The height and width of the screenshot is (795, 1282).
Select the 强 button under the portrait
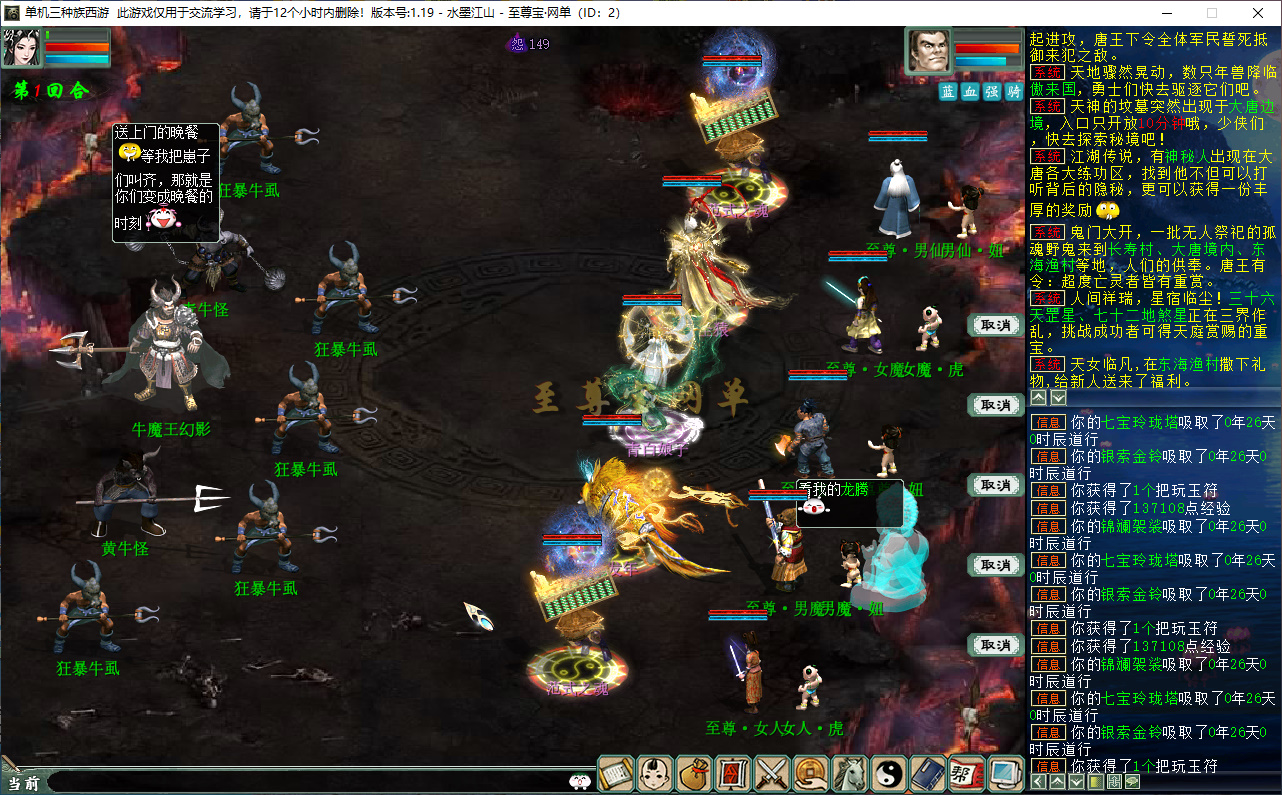(992, 91)
